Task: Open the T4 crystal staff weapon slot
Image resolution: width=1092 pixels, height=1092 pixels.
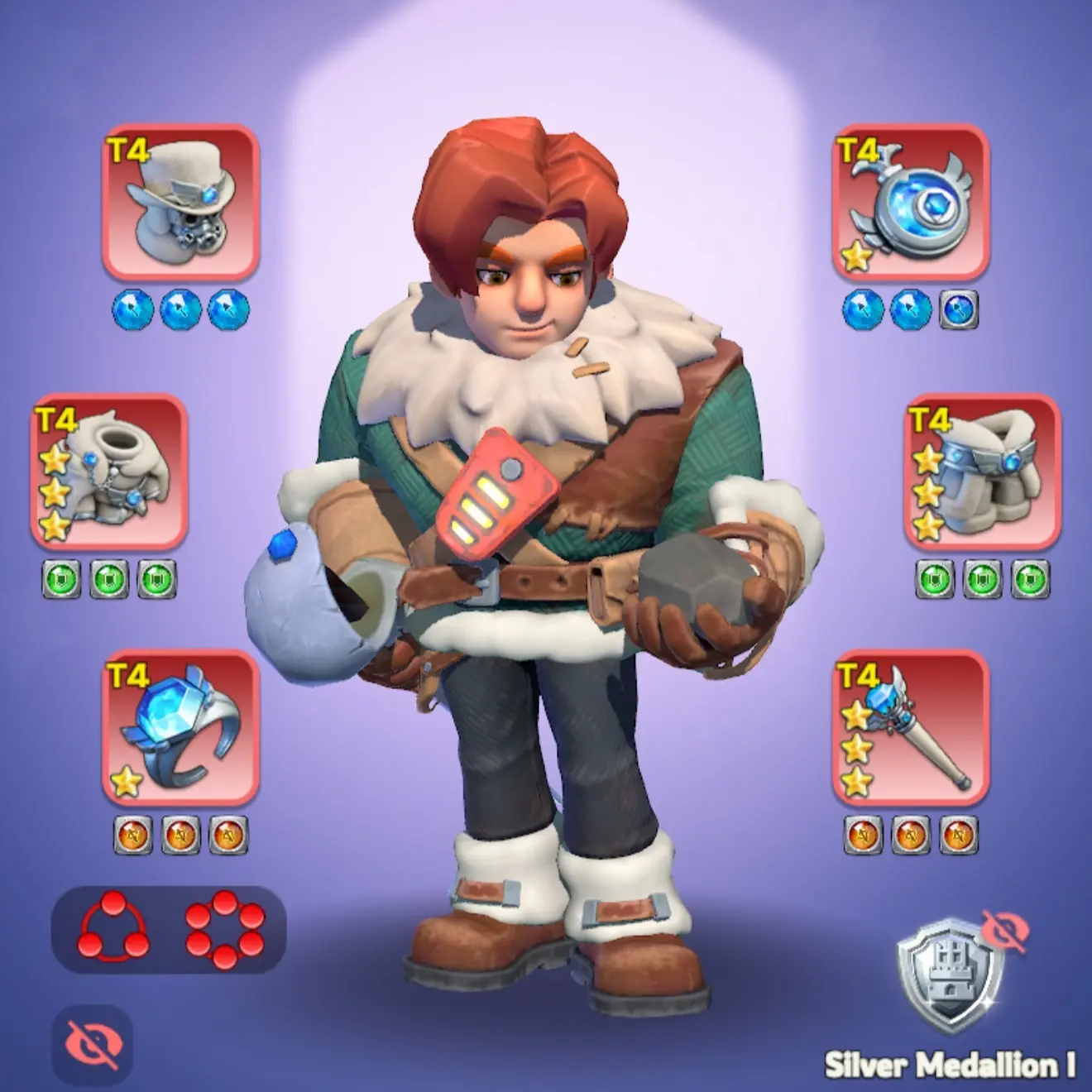Action: (x=910, y=728)
